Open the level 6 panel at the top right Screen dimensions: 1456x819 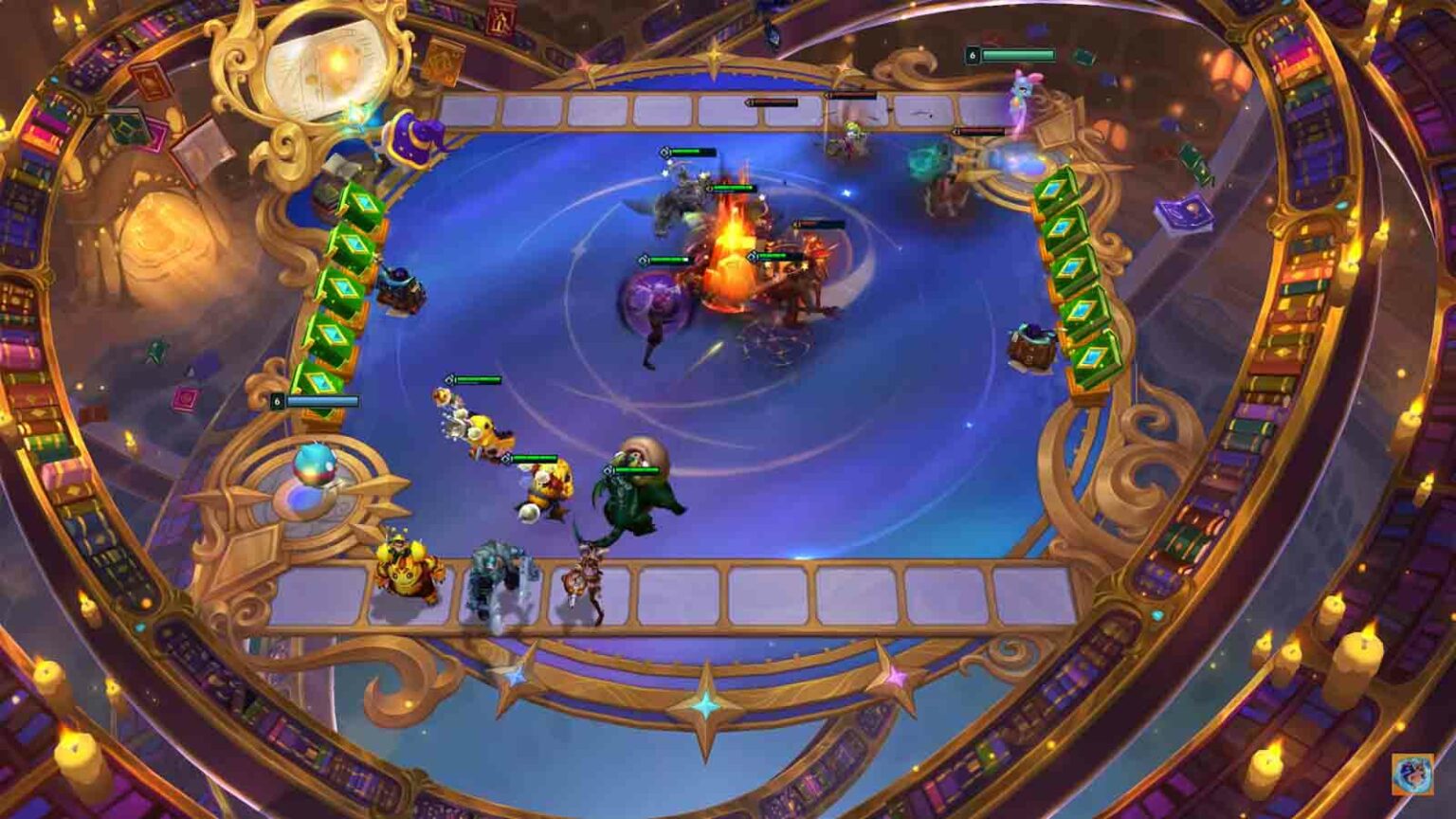point(972,55)
